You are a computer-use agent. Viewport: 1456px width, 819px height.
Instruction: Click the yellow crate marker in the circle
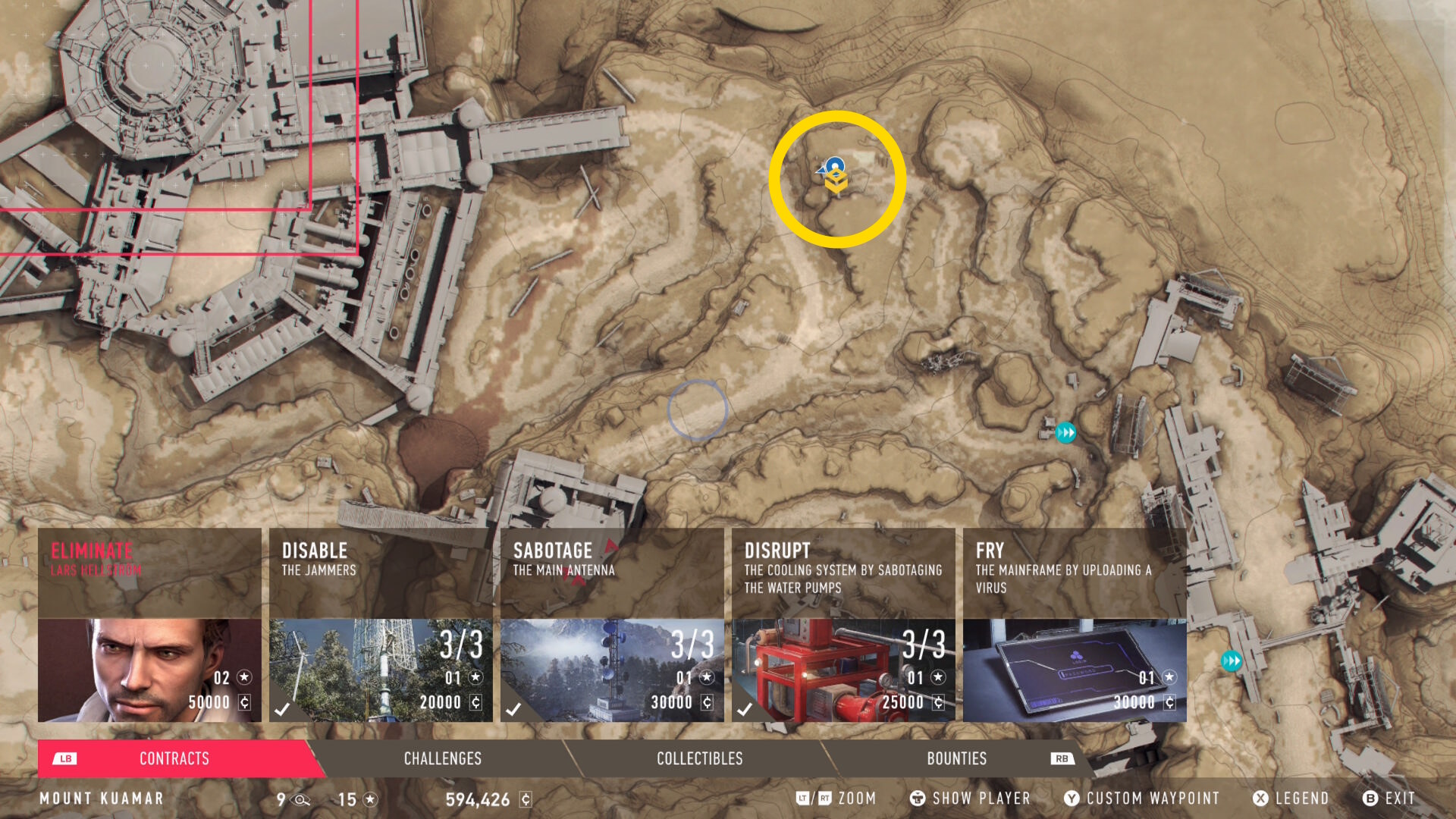pyautogui.click(x=836, y=182)
